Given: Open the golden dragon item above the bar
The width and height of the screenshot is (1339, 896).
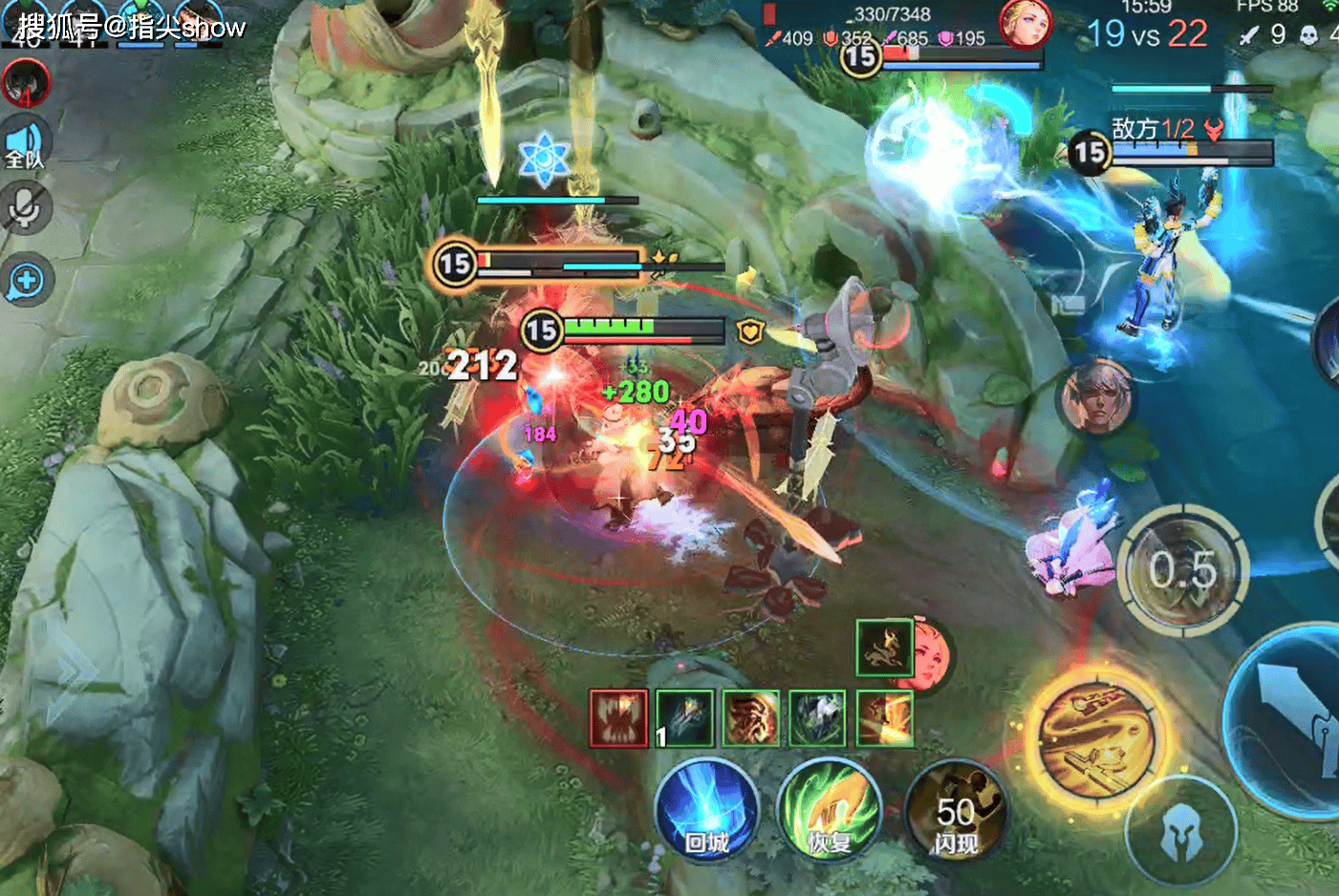Looking at the screenshot, I should (884, 649).
